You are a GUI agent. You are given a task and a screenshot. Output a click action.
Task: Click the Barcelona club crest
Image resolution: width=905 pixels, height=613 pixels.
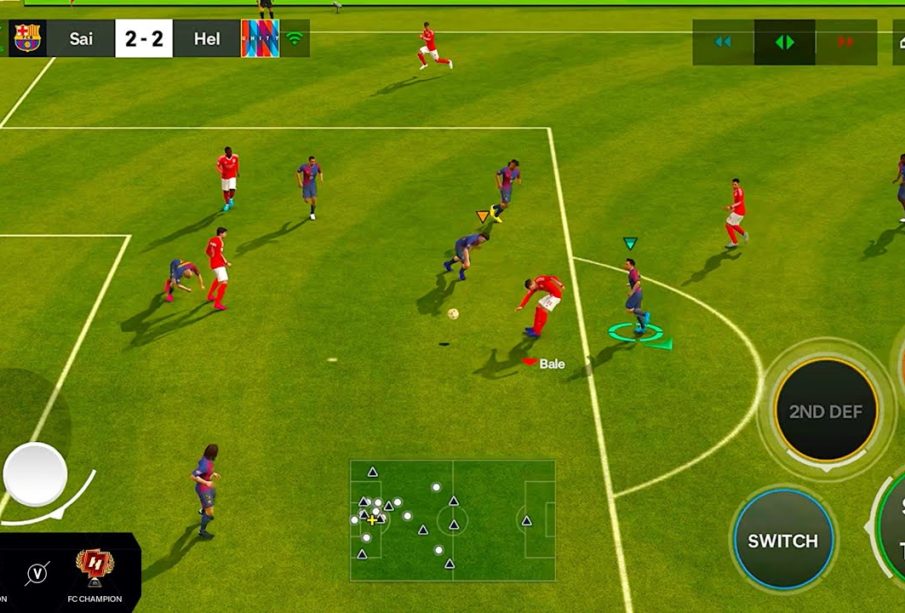tap(26, 39)
